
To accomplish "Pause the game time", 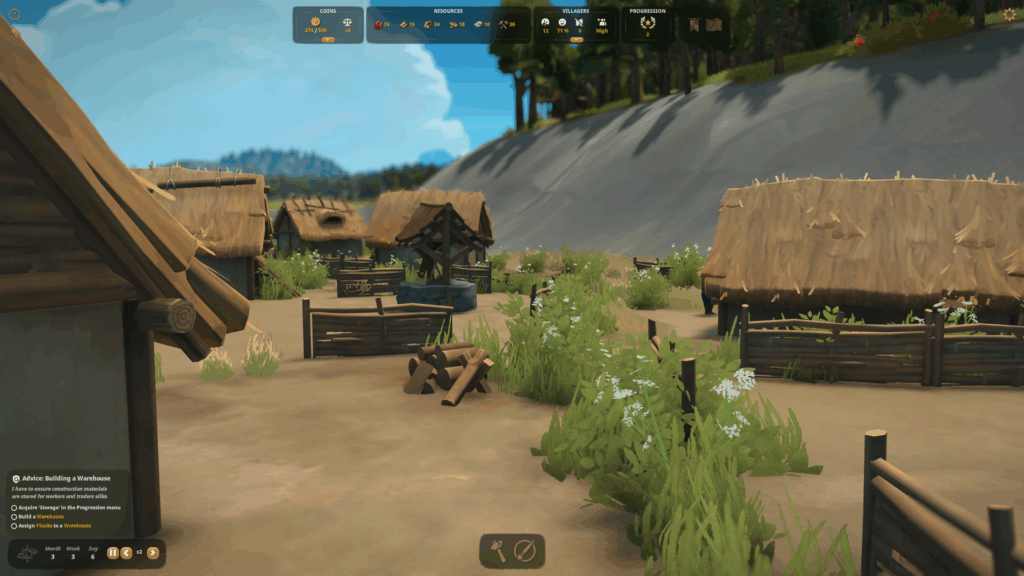I will tap(113, 552).
